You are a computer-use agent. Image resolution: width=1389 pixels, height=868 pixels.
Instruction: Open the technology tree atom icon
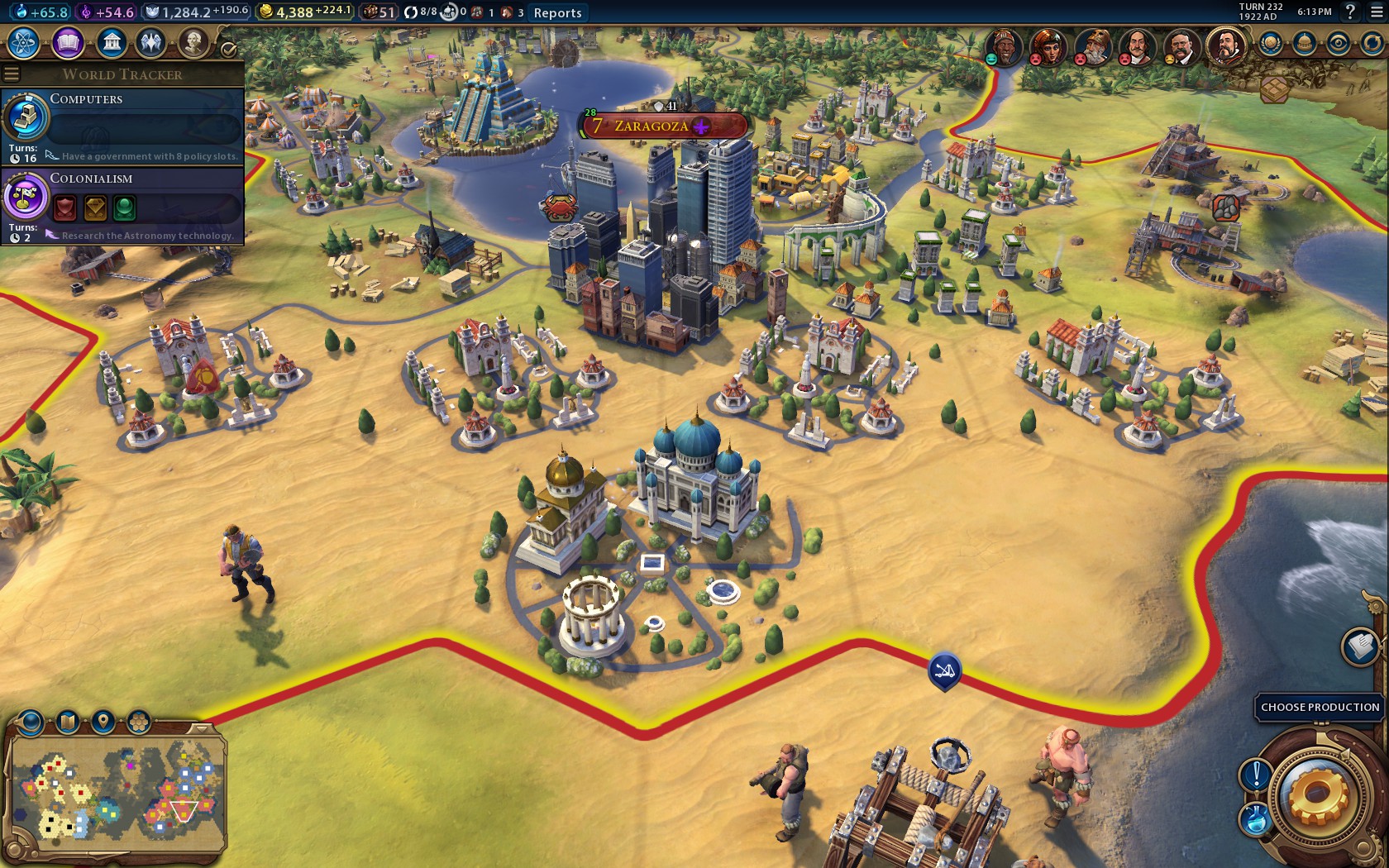[25, 40]
